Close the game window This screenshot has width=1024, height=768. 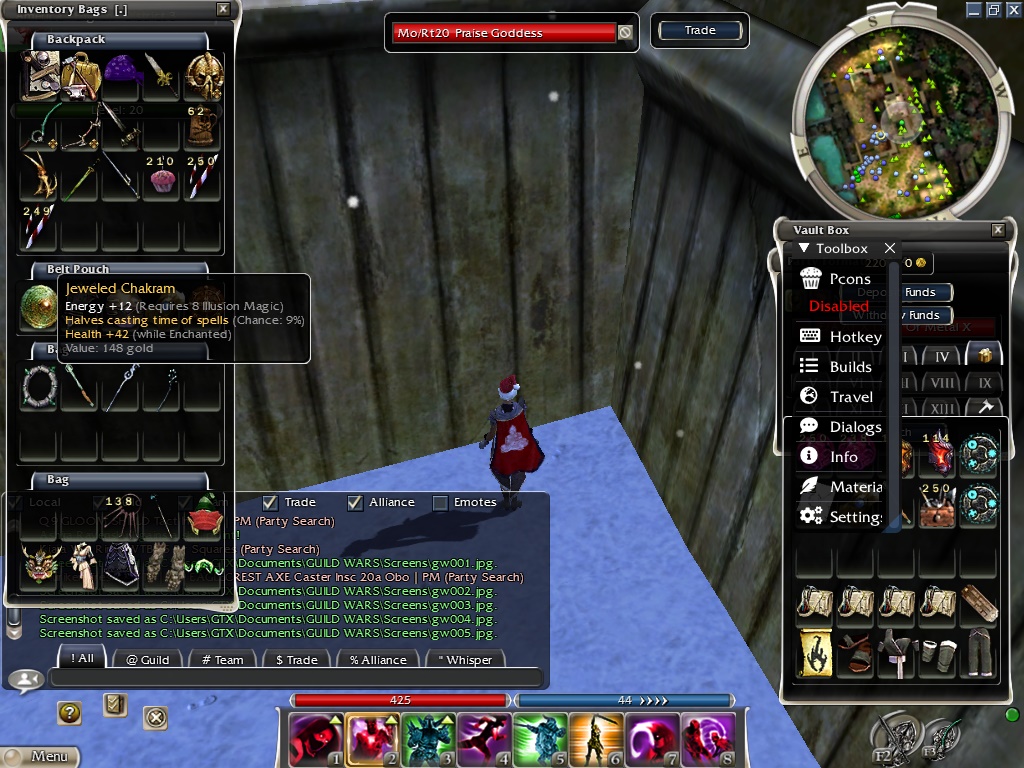[1012, 9]
